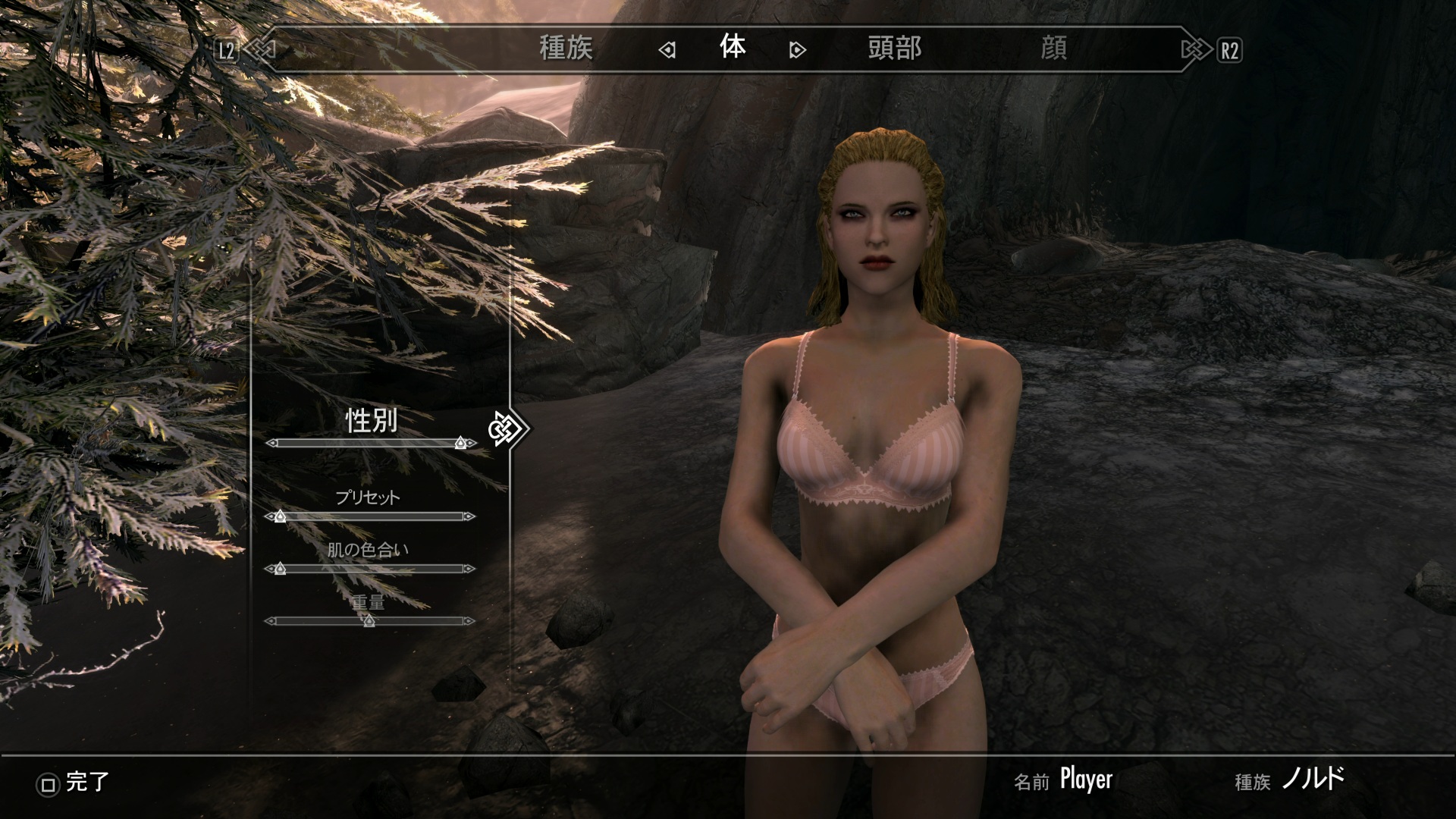Edit the character name Player
1456x819 pixels.
pos(1086,780)
